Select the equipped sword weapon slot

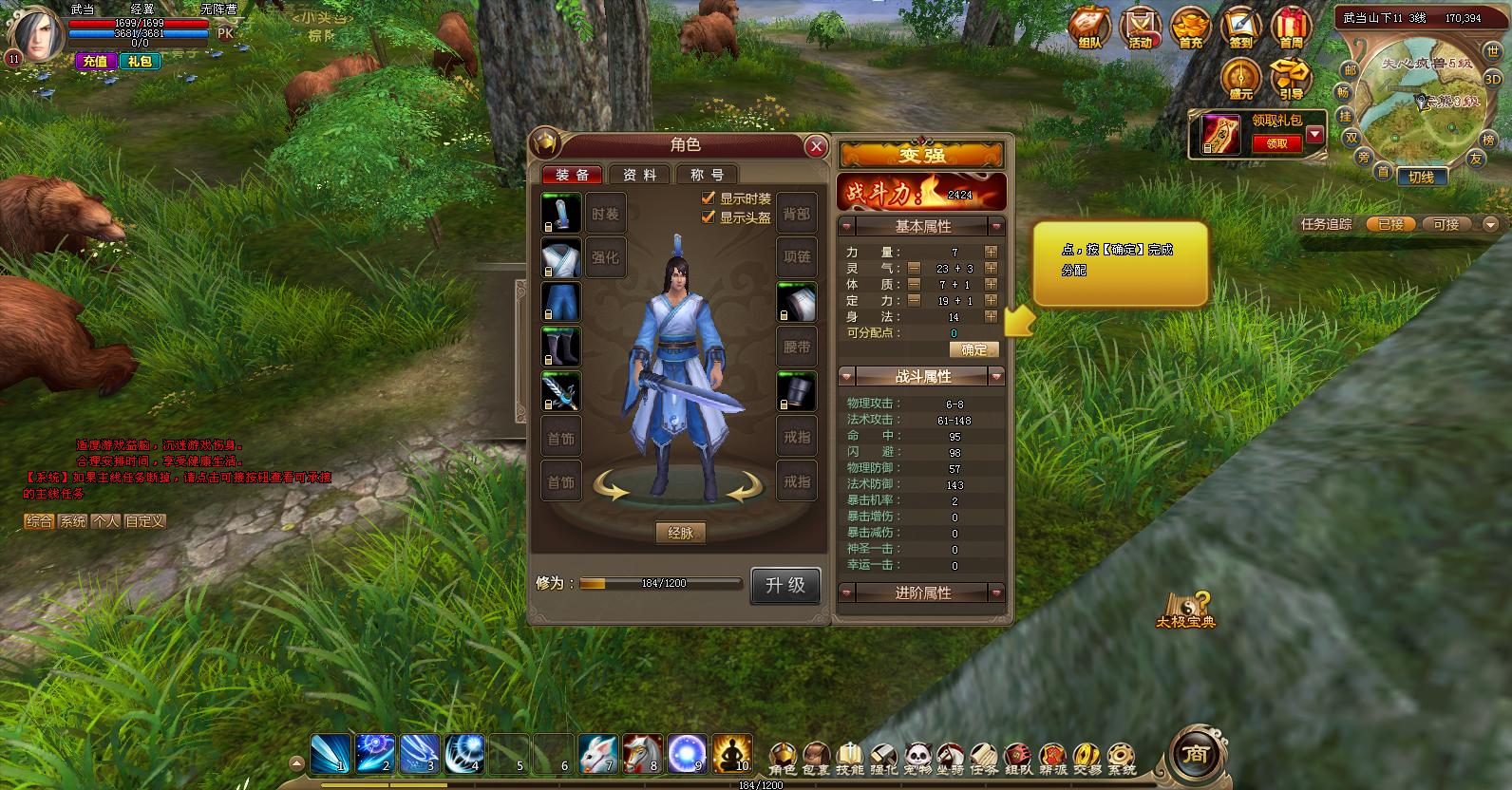click(x=560, y=391)
